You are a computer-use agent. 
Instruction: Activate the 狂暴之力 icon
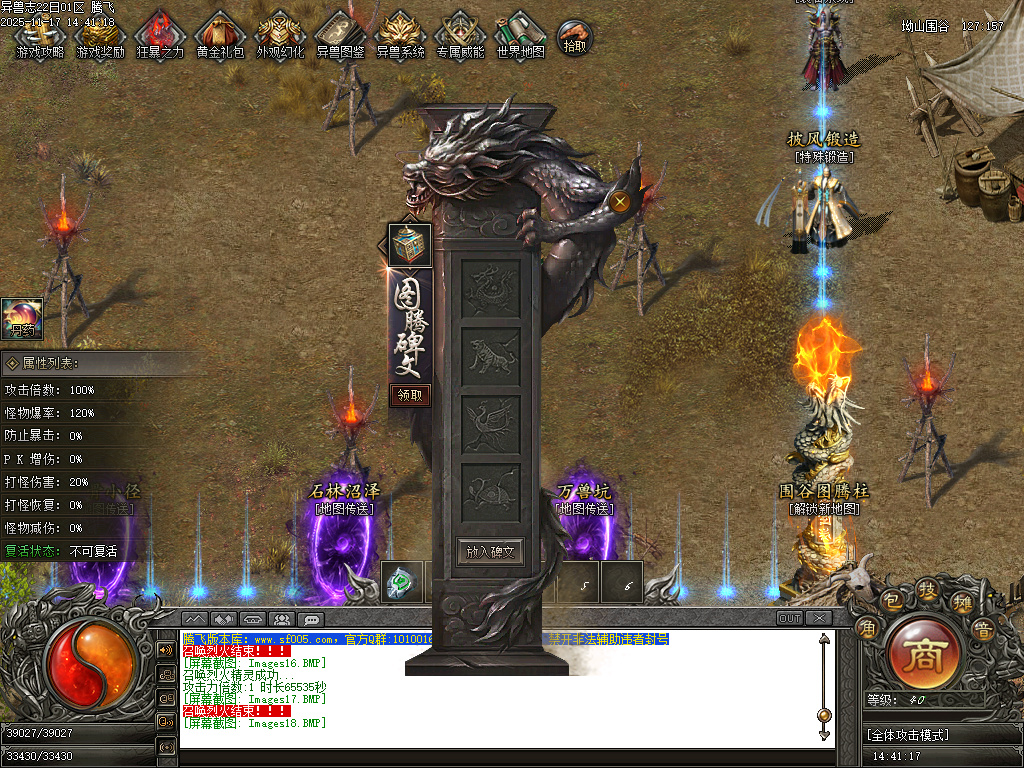pyautogui.click(x=160, y=34)
